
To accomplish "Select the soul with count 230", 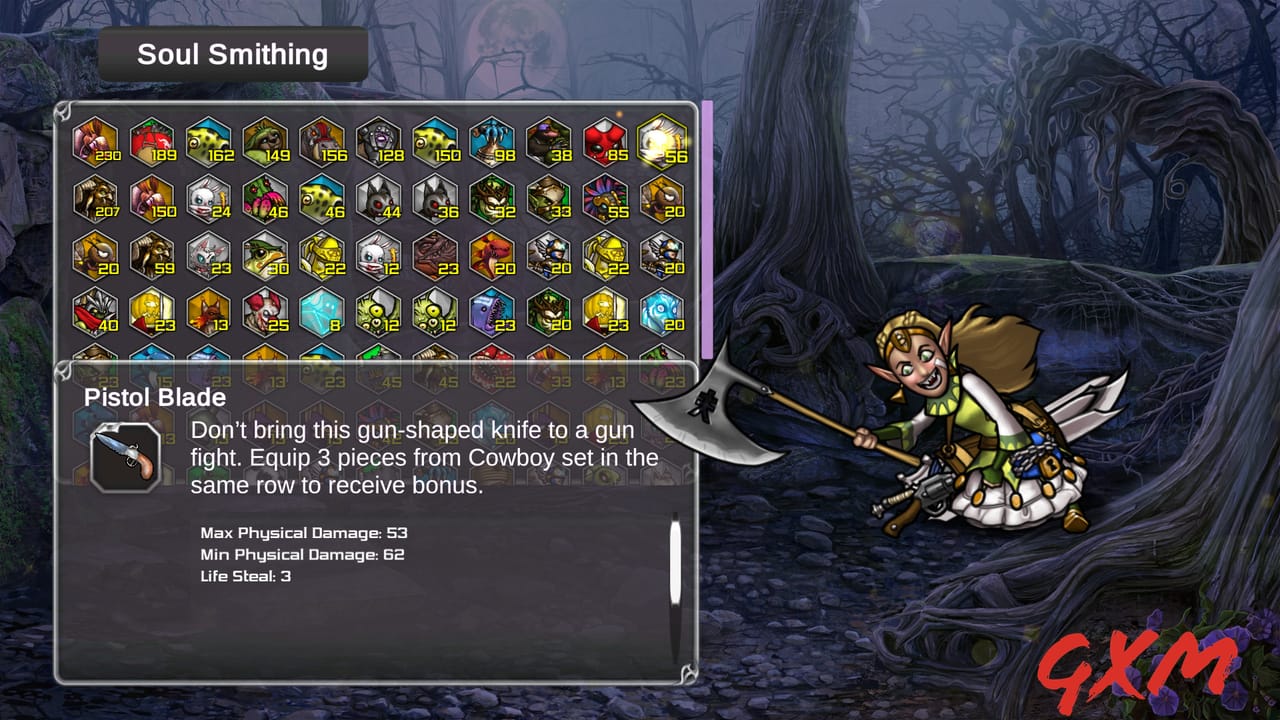I will [95, 142].
